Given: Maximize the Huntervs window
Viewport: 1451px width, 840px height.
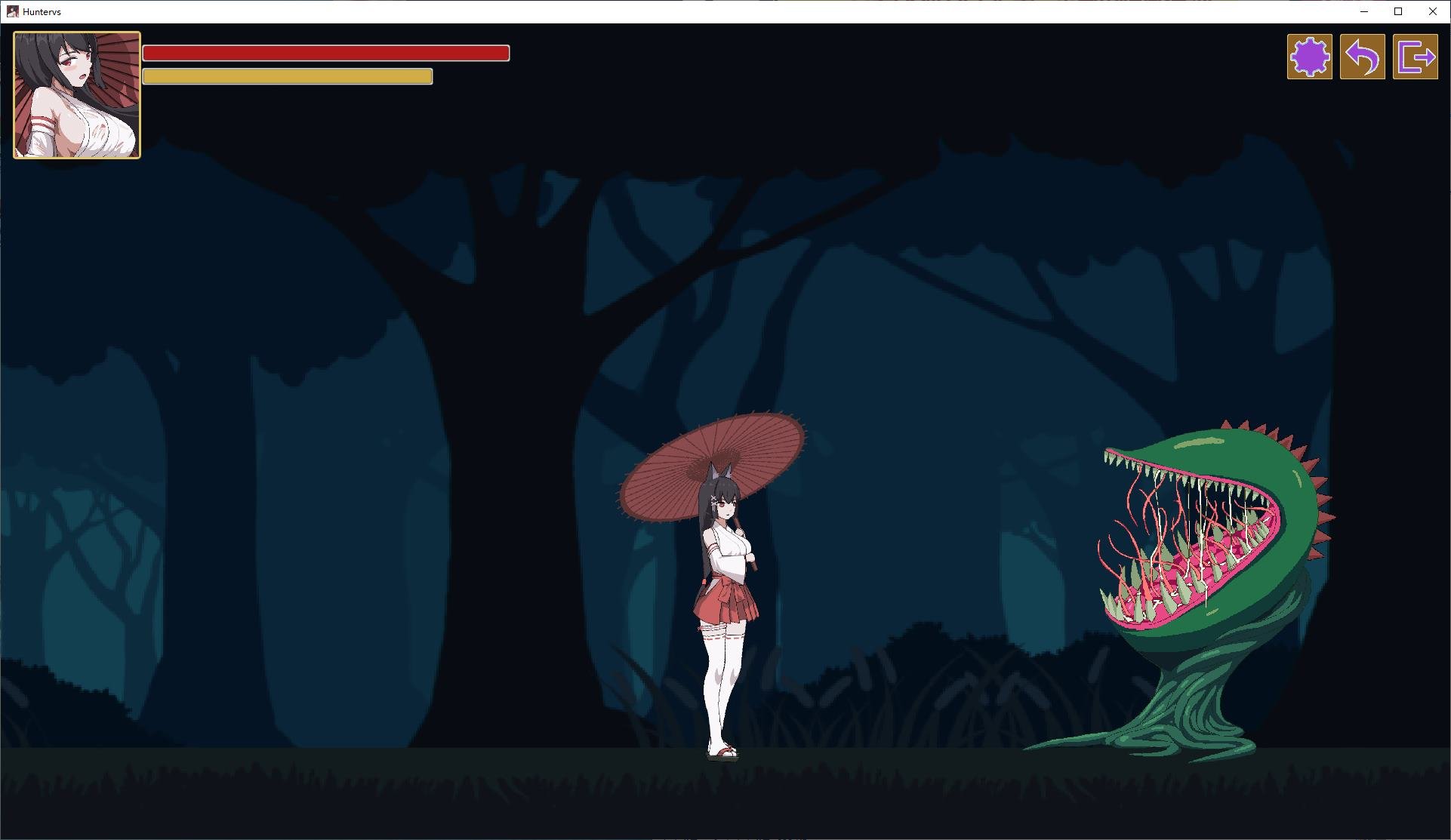Looking at the screenshot, I should [x=1398, y=11].
